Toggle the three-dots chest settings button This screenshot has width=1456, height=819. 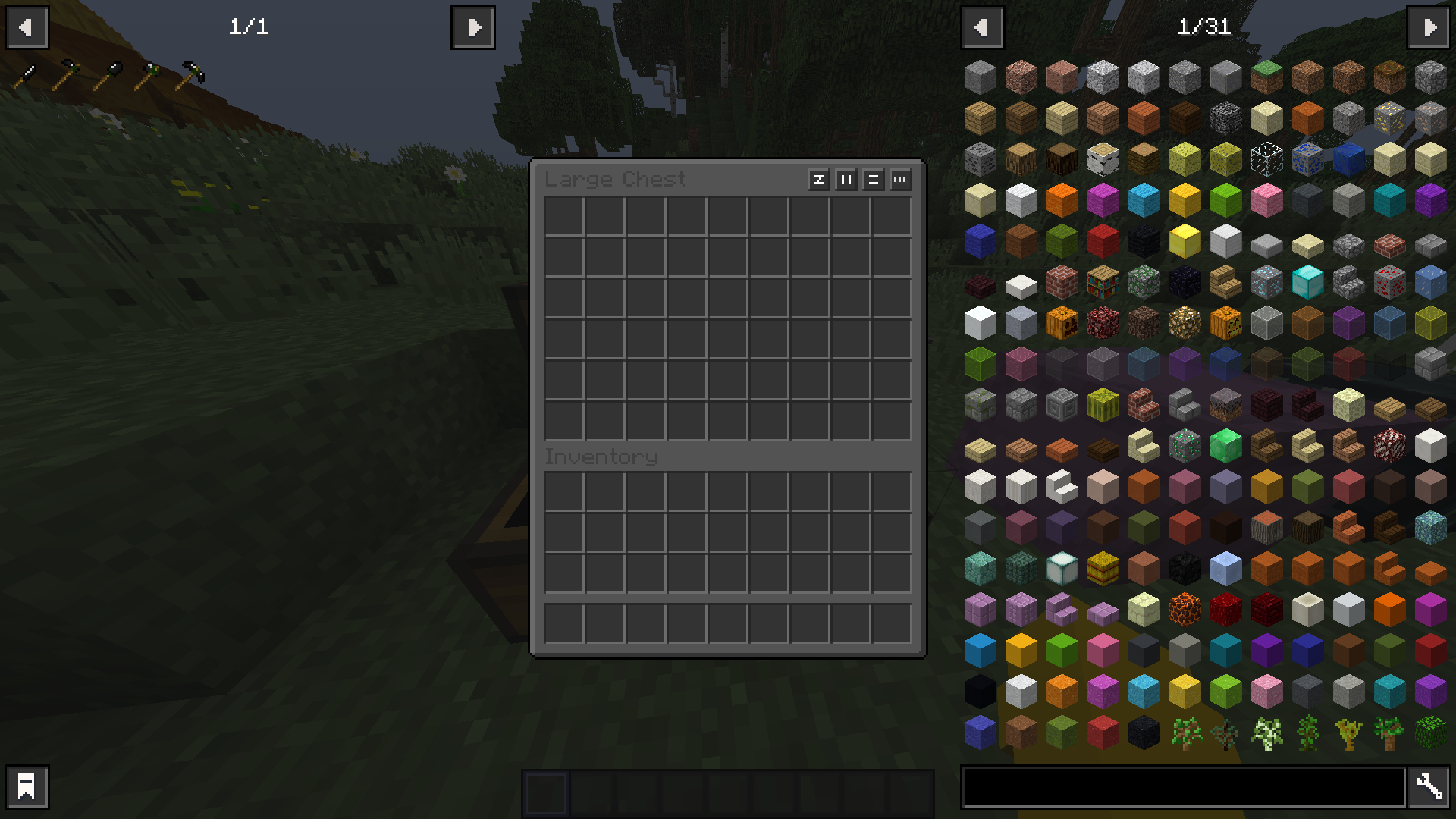click(900, 180)
